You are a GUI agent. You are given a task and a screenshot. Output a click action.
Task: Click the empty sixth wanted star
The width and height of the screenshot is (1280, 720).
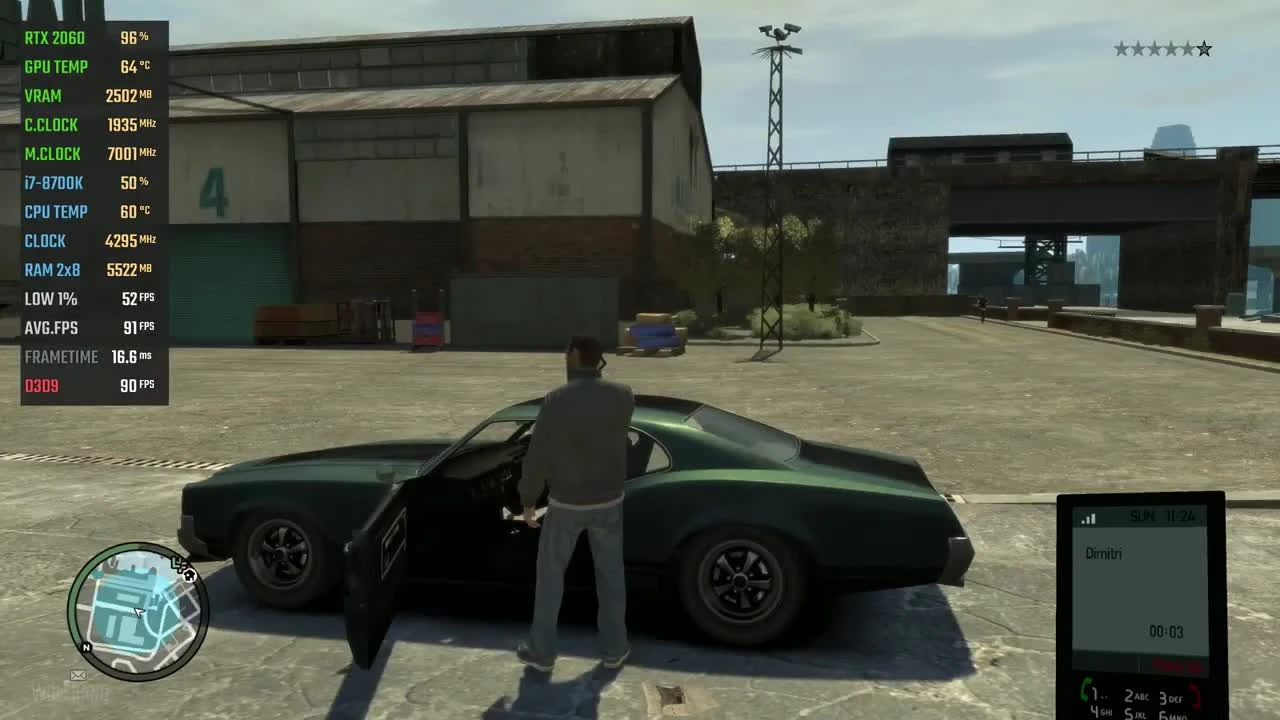(1204, 48)
